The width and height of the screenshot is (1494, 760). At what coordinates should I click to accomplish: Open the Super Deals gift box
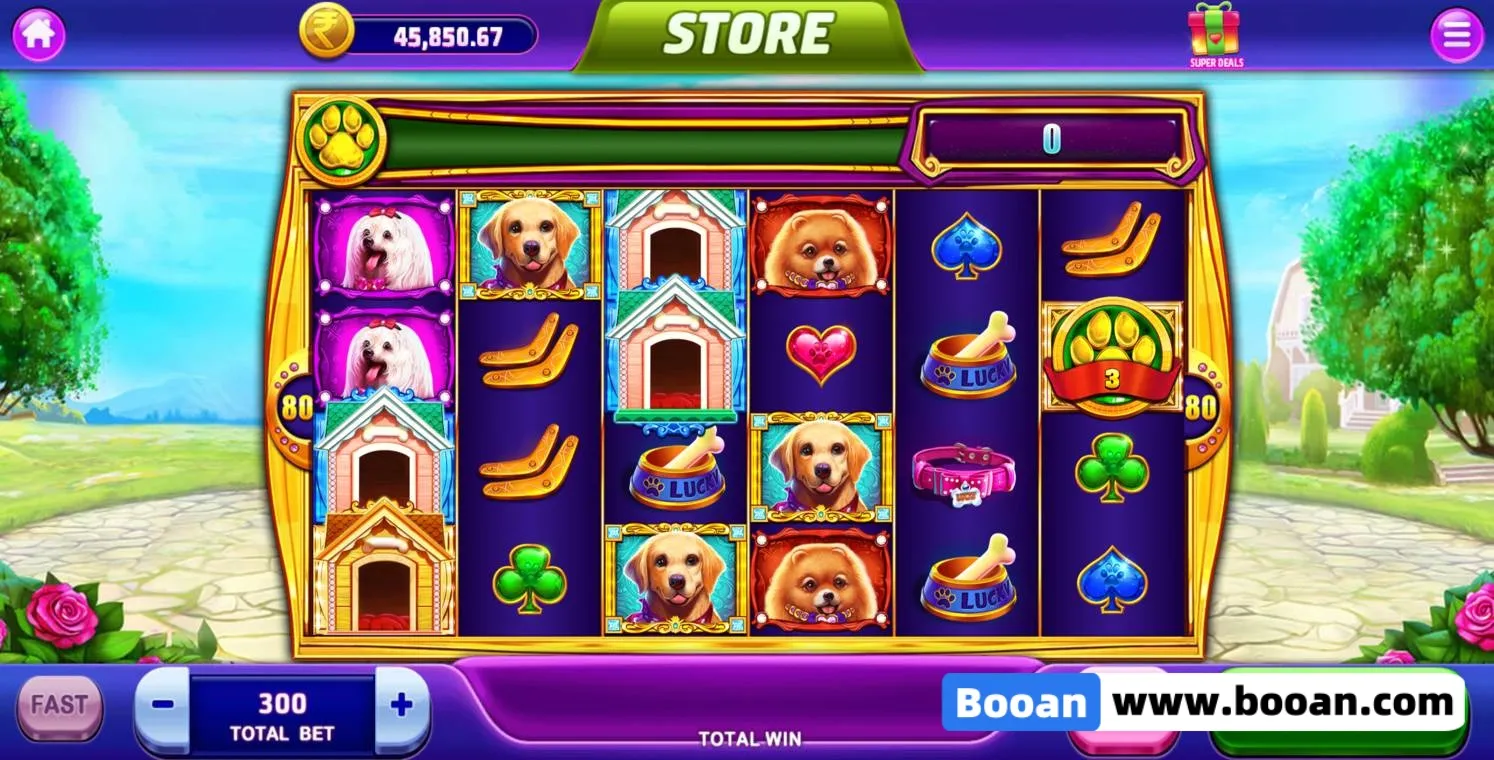1214,32
